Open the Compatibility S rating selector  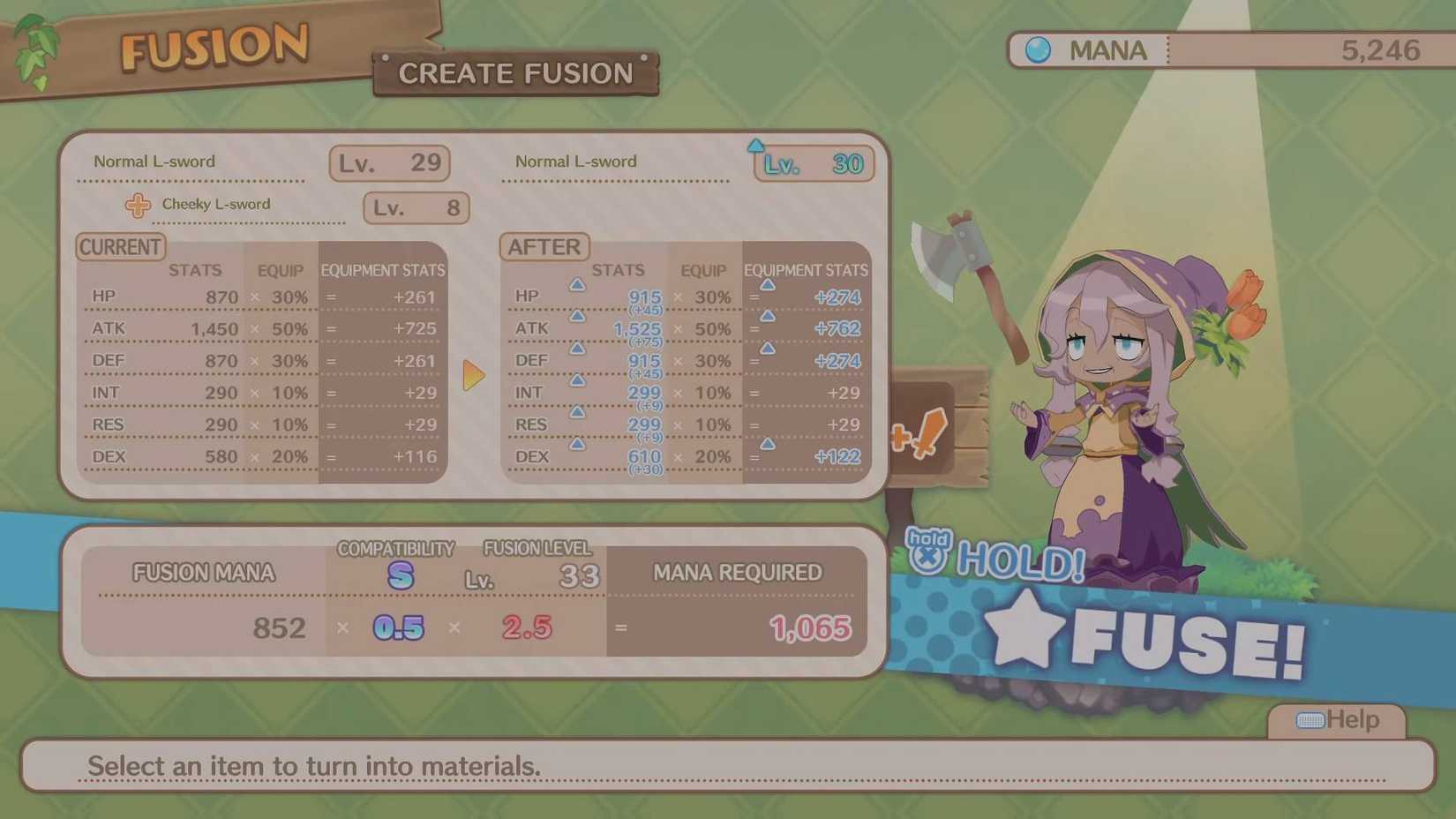pyautogui.click(x=399, y=575)
